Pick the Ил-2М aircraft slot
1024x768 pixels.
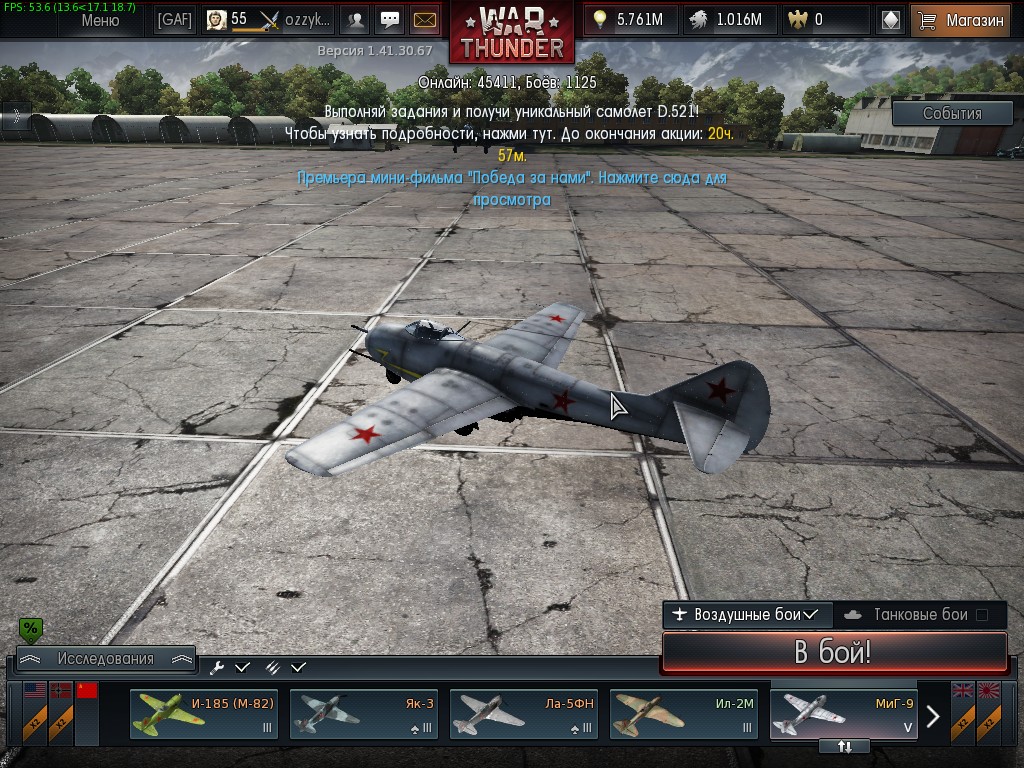[x=684, y=714]
